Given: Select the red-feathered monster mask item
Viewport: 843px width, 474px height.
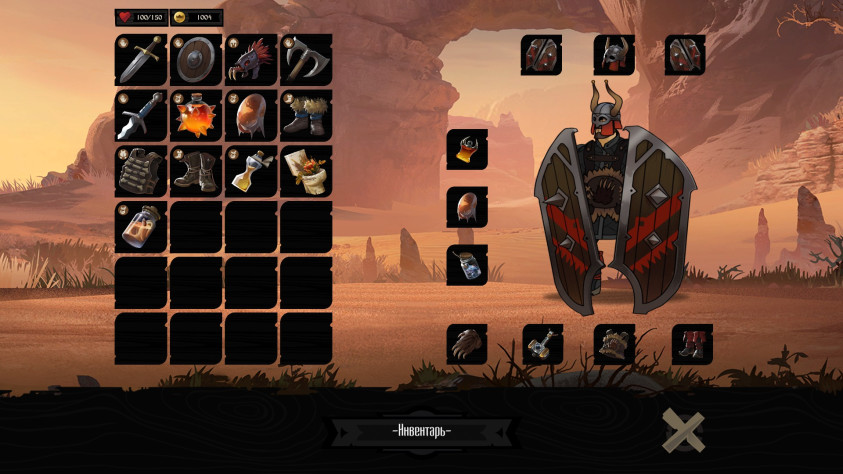Looking at the screenshot, I should pyautogui.click(x=251, y=60).
